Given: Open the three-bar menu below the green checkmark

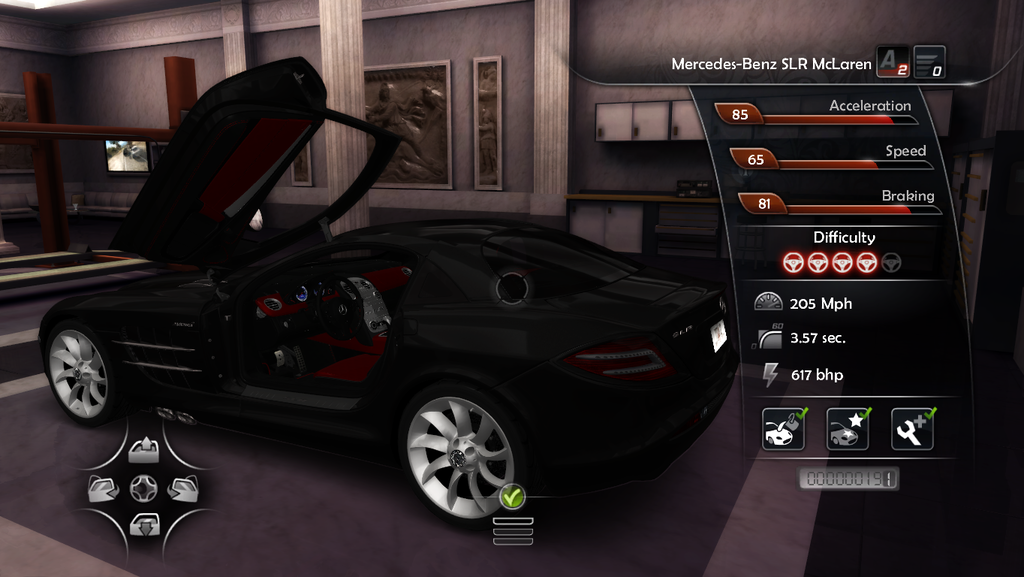Looking at the screenshot, I should pos(512,530).
